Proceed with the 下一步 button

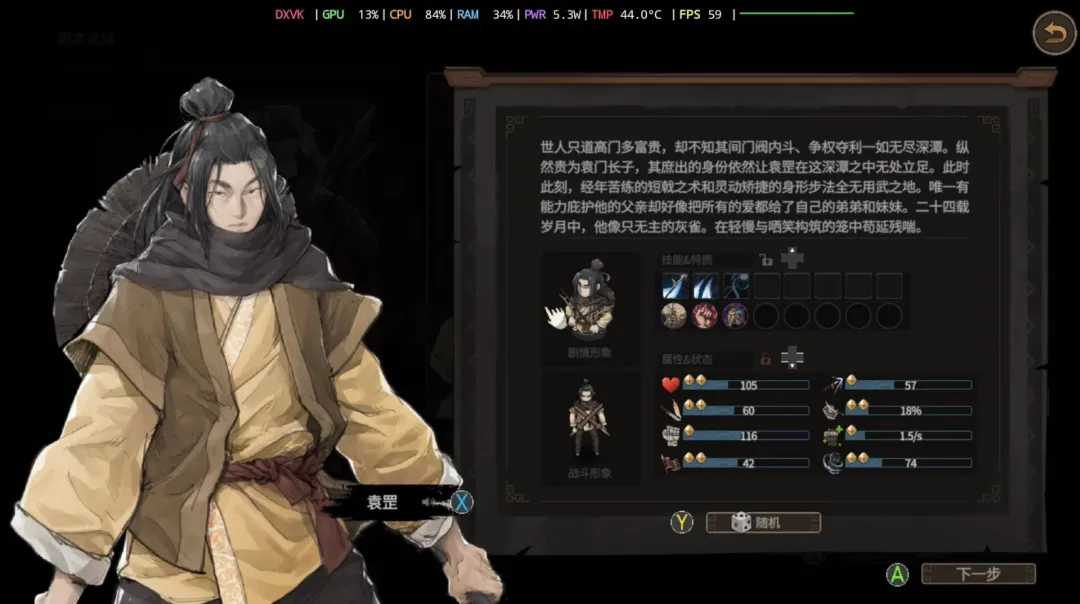click(977, 574)
